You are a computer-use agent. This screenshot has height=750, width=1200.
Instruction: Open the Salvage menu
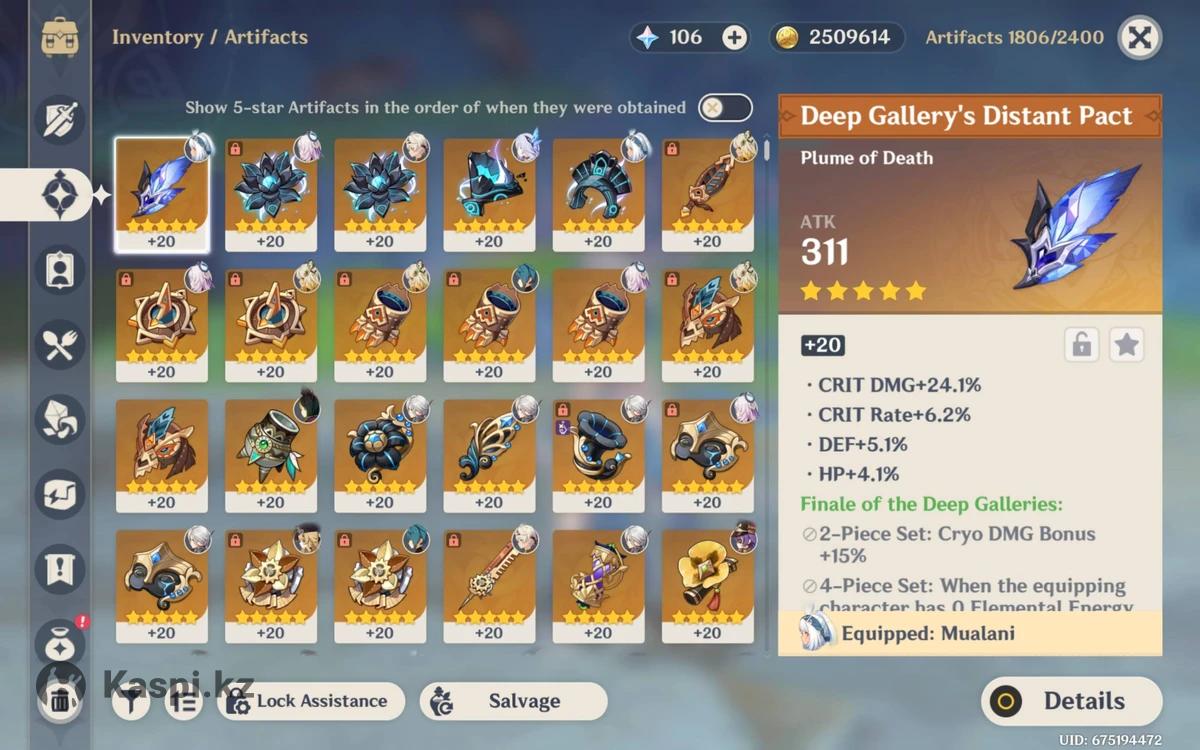pos(513,701)
